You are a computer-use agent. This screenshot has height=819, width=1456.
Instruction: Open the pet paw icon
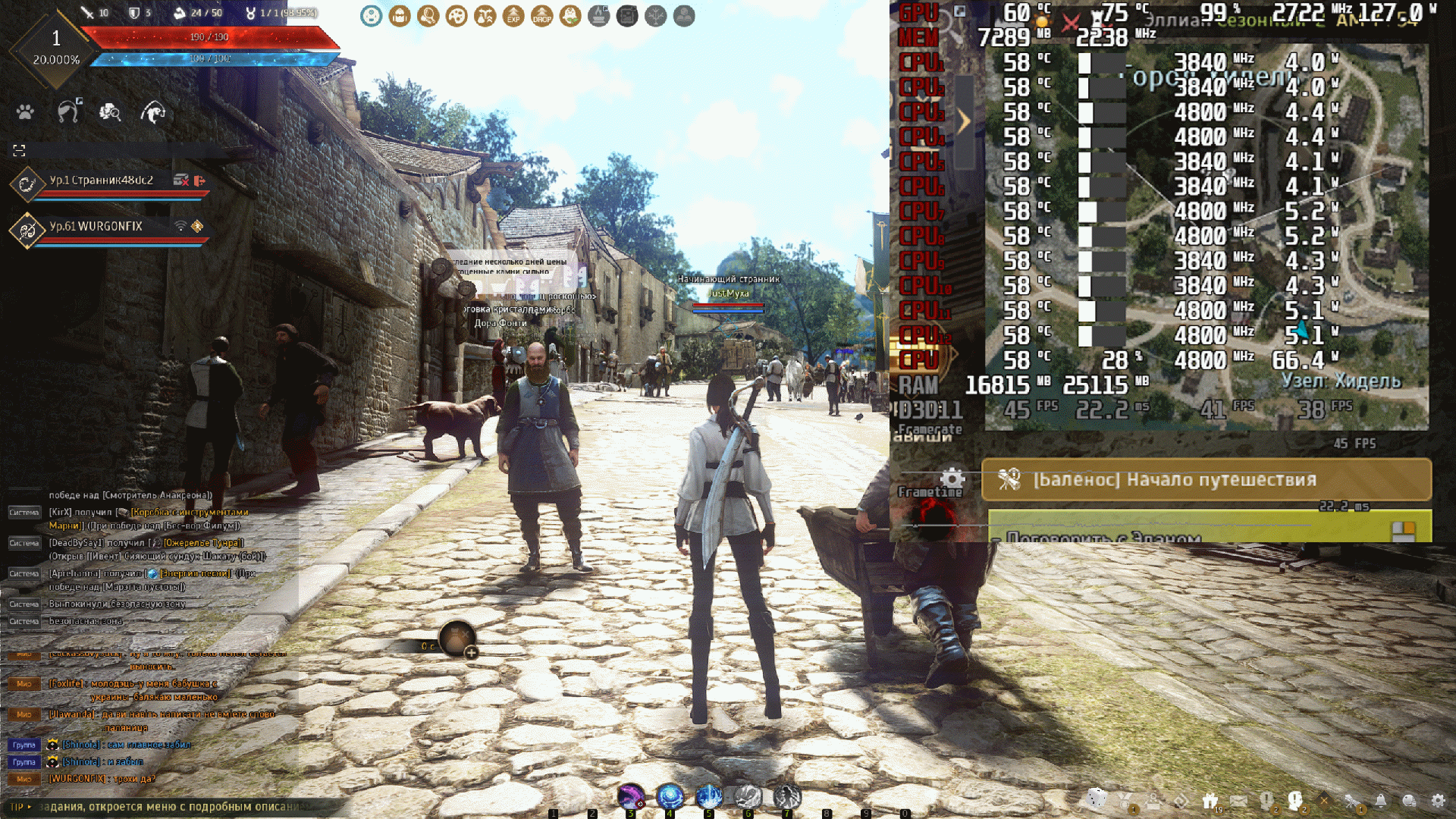25,112
